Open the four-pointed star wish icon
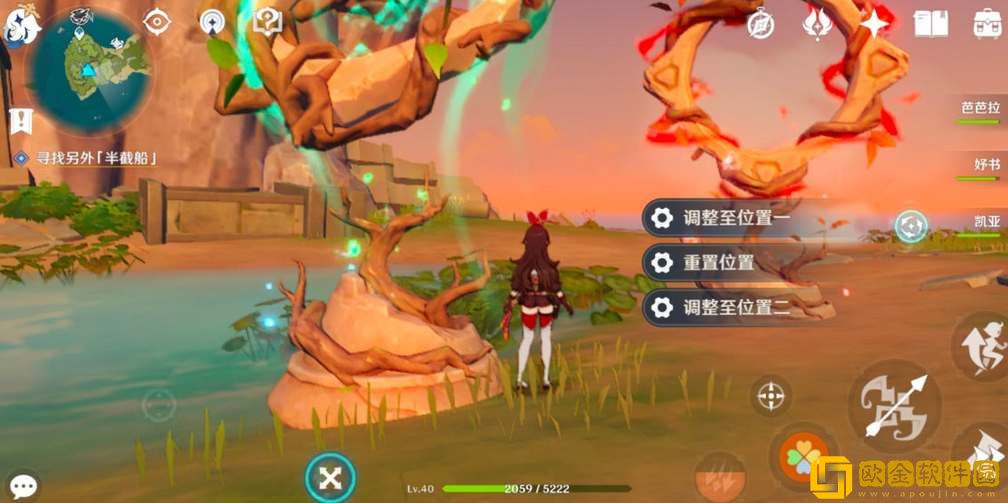The height and width of the screenshot is (503, 1008). click(x=876, y=22)
